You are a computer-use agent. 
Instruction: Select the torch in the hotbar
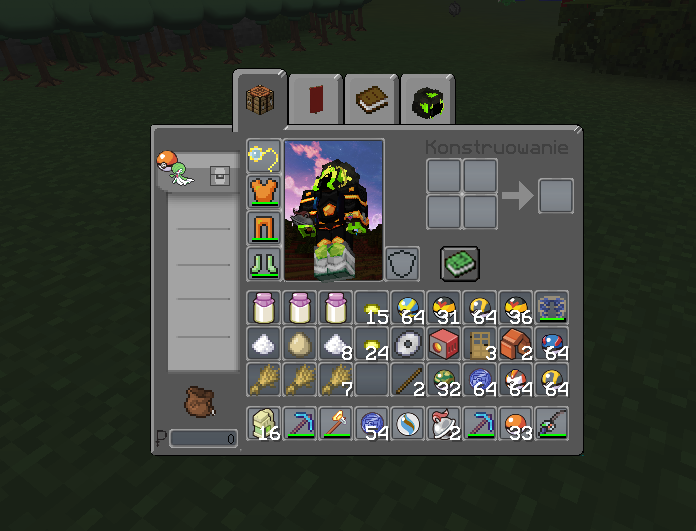pyautogui.click(x=336, y=424)
